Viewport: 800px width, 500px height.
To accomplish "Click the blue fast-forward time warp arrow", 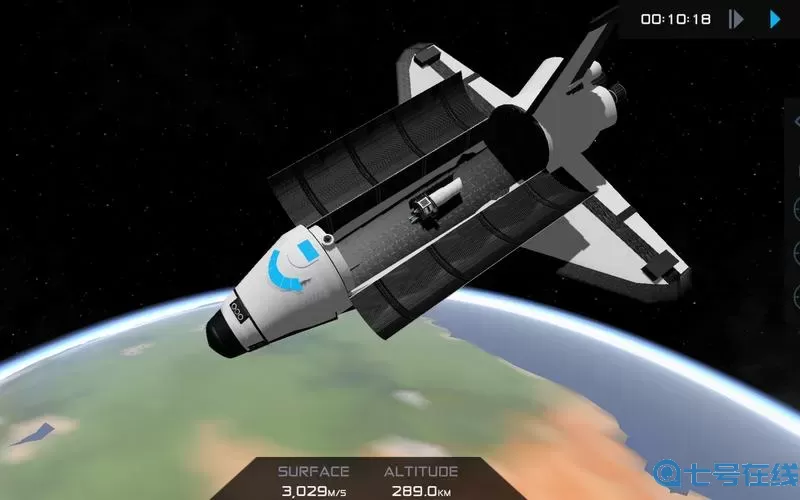I will 774,19.
